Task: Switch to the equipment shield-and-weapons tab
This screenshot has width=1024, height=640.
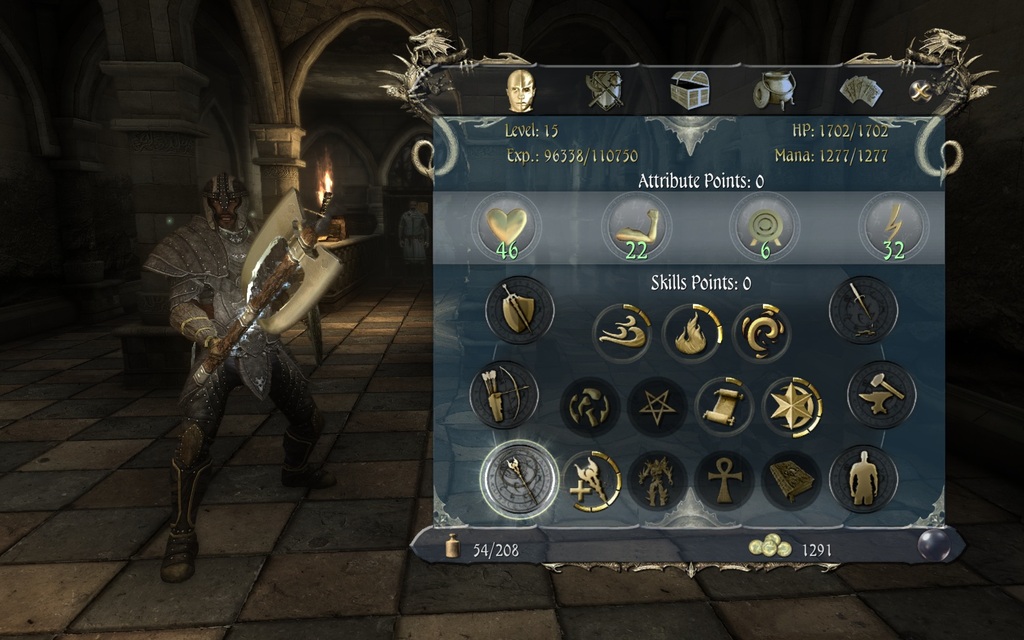Action: [604, 91]
